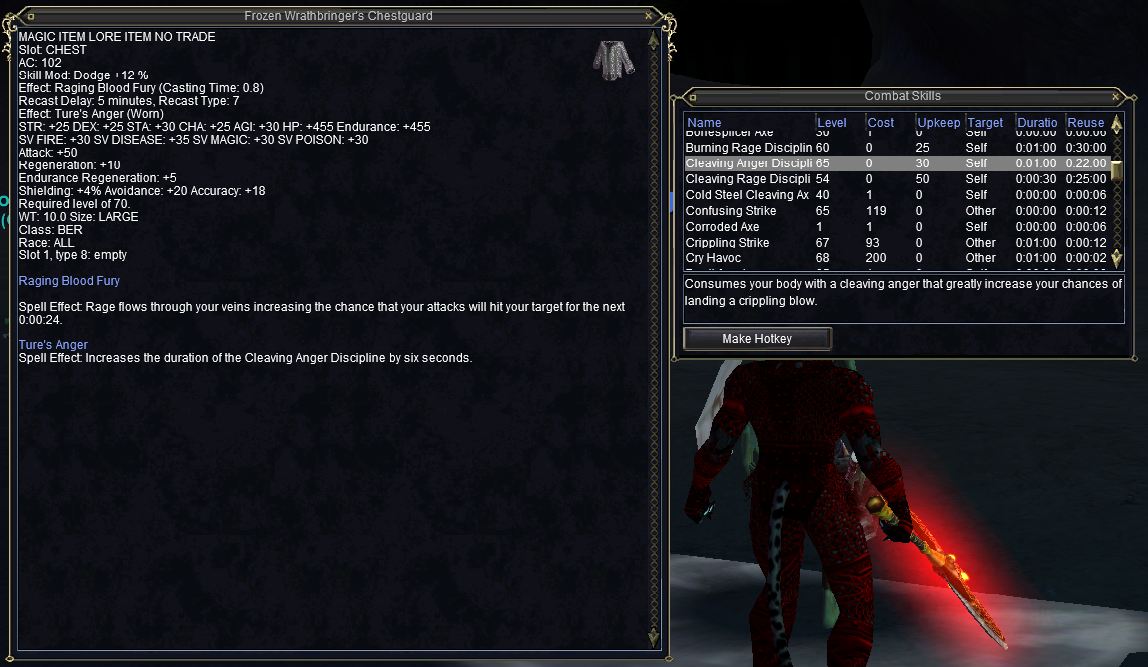Sort skills by the Level column
Screen dimensions: 1148x667
(832, 123)
